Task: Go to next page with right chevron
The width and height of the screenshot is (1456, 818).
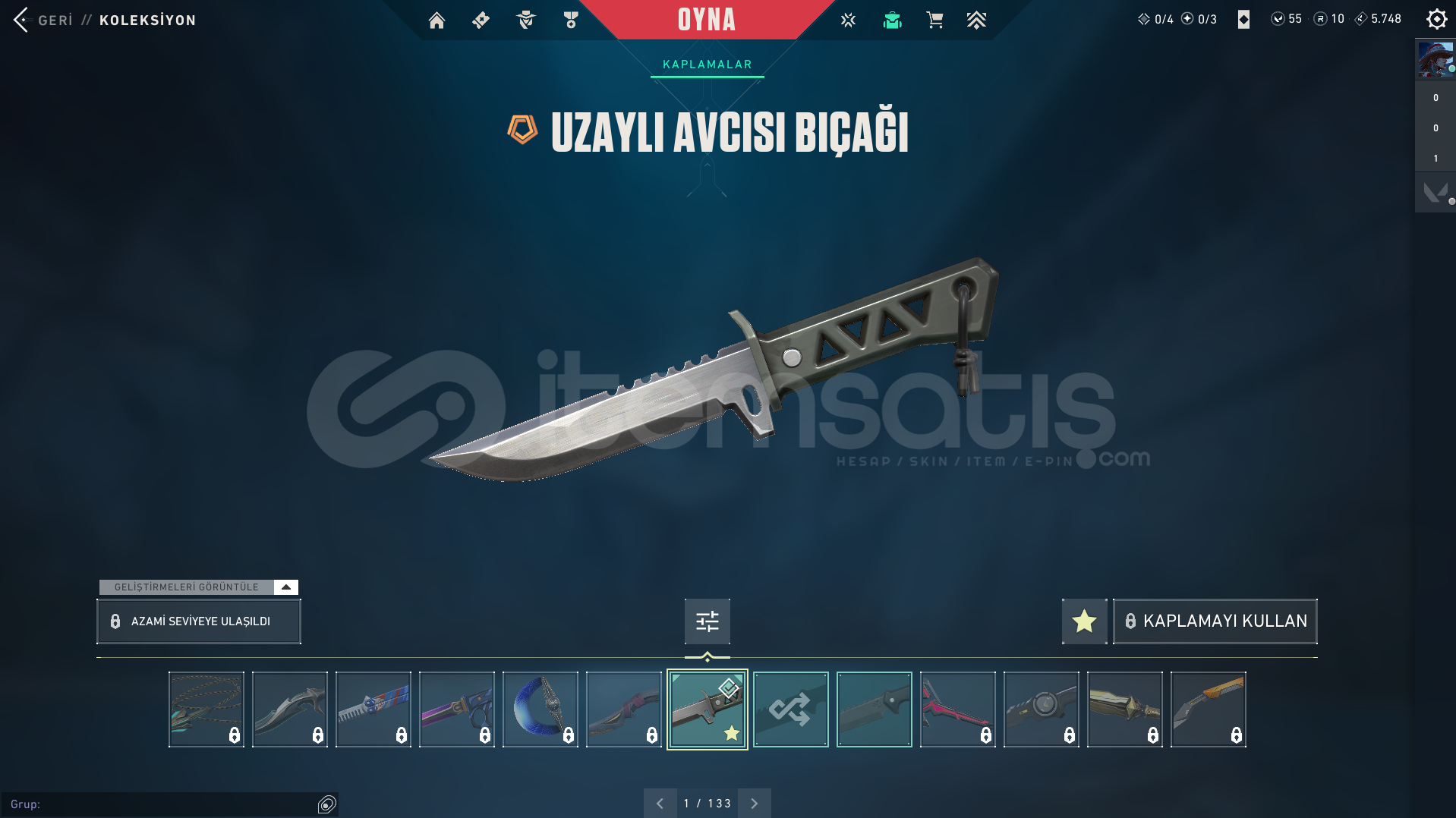Action: point(754,802)
